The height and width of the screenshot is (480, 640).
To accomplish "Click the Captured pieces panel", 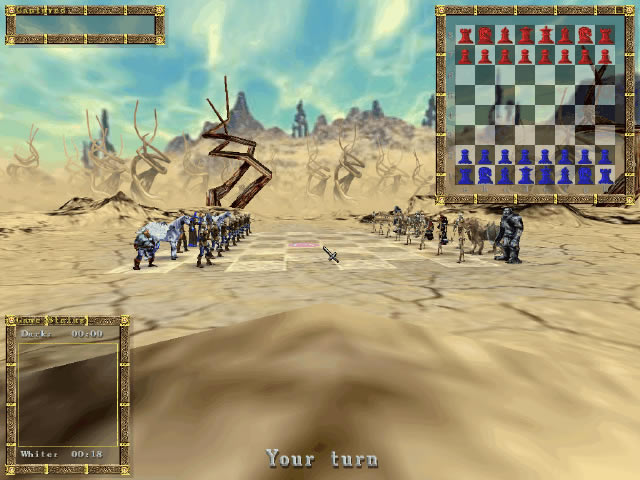I will coord(85,25).
